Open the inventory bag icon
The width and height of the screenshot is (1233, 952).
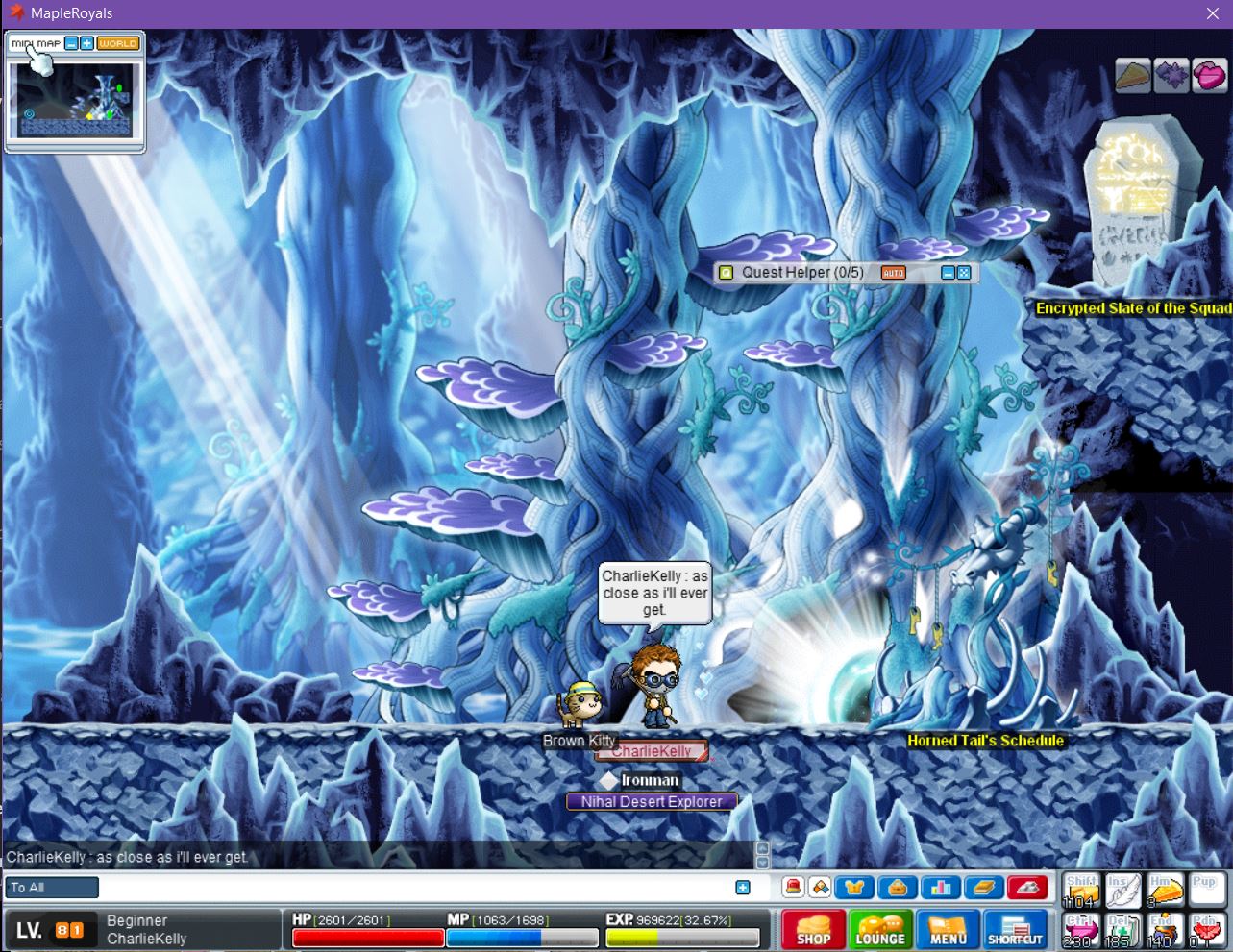click(x=897, y=888)
